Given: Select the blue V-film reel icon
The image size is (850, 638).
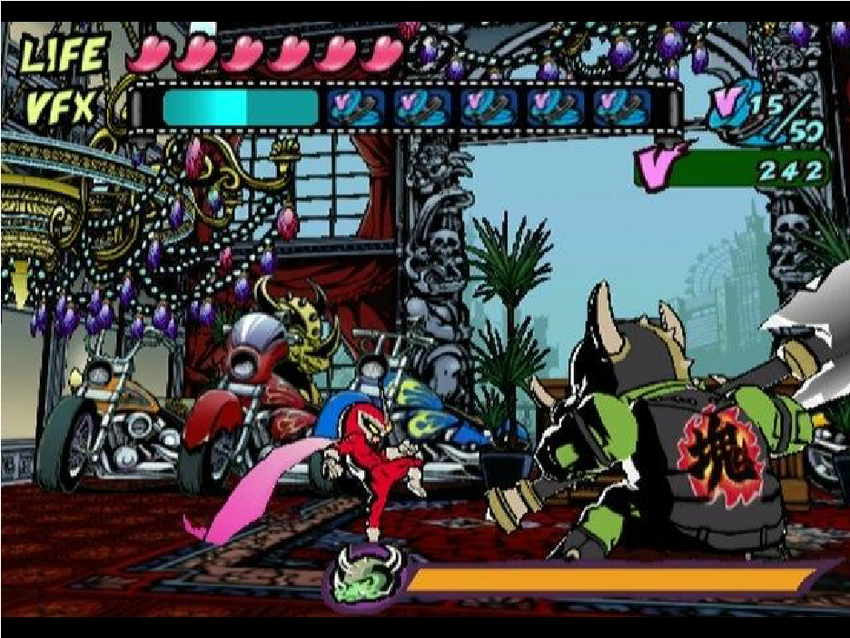Looking at the screenshot, I should pos(736,107).
